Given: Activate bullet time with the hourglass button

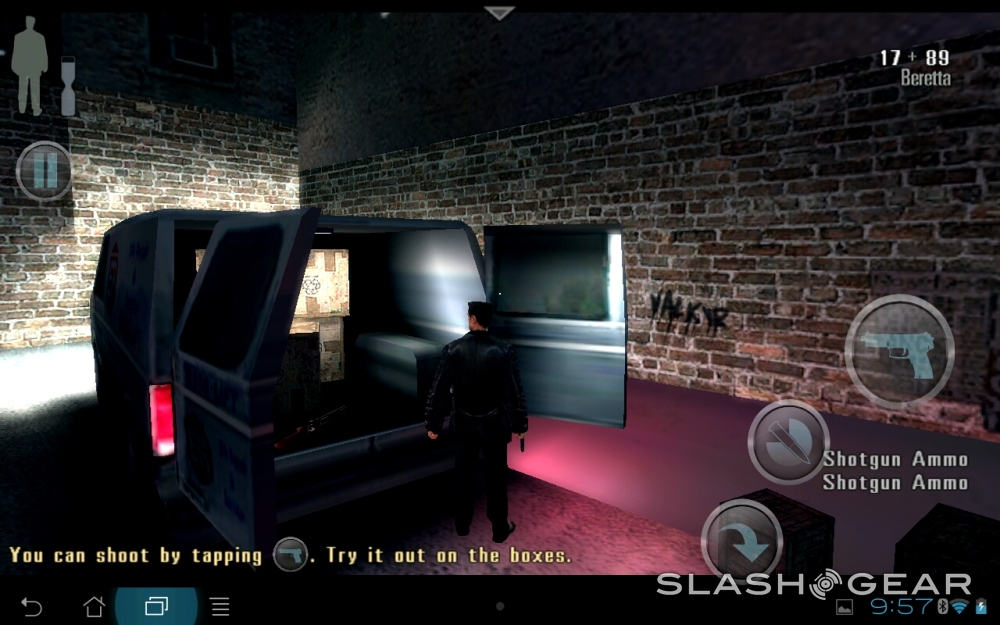Looking at the screenshot, I should (788, 442).
